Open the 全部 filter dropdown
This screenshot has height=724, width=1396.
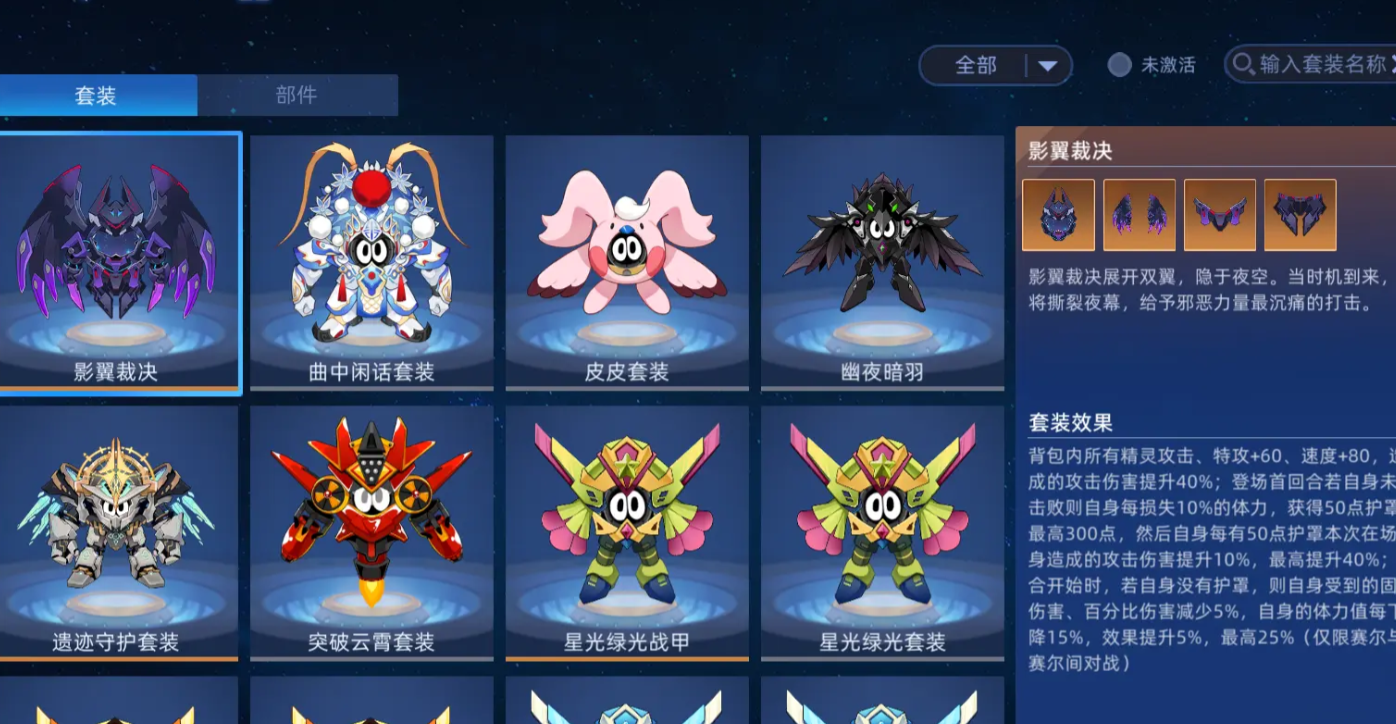point(995,66)
